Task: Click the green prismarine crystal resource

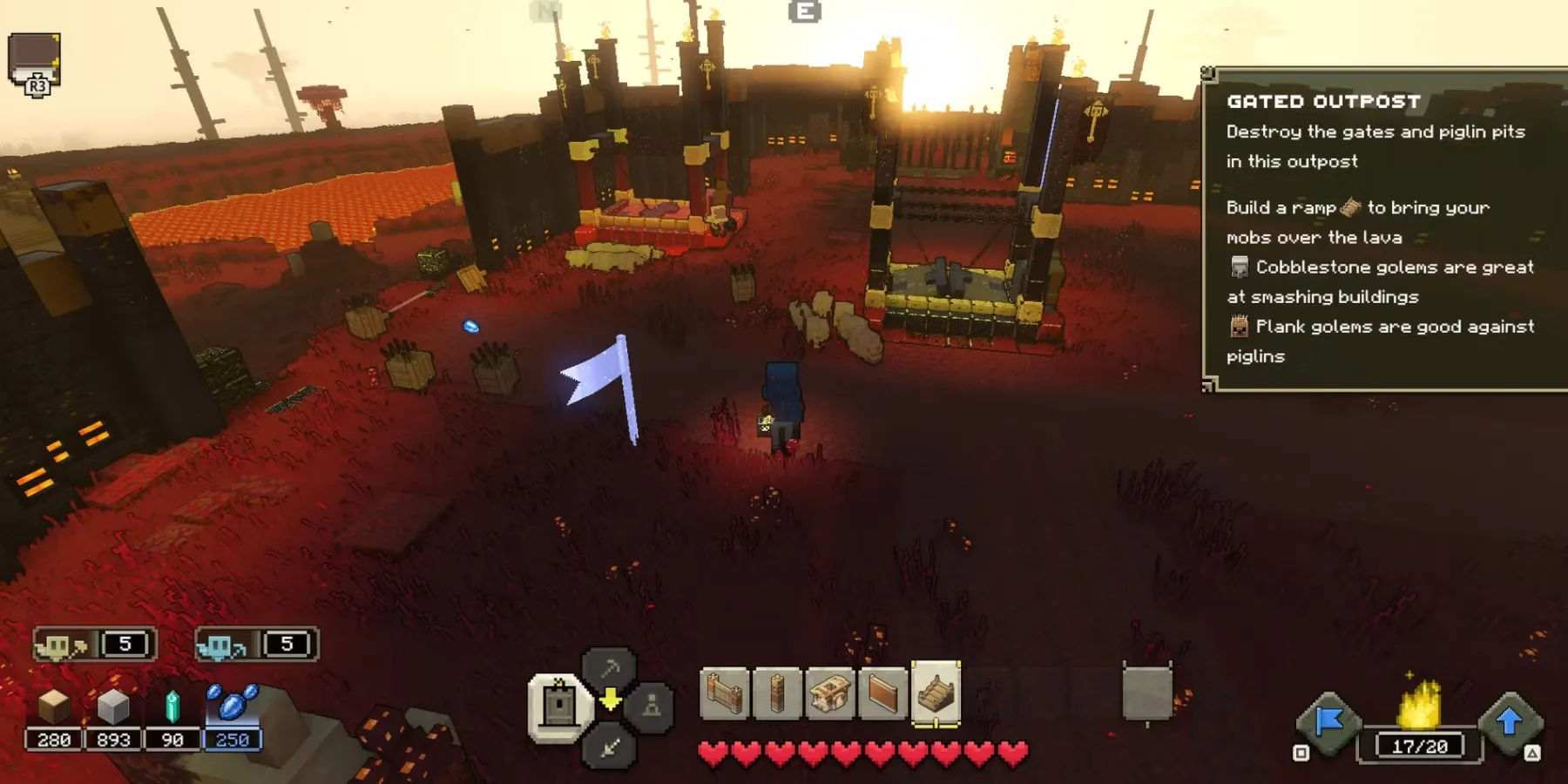Action: tap(172, 707)
